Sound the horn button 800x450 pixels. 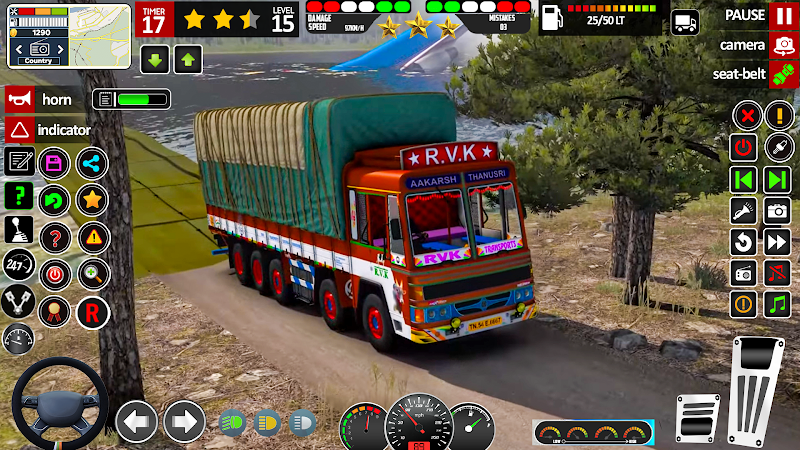tap(20, 100)
